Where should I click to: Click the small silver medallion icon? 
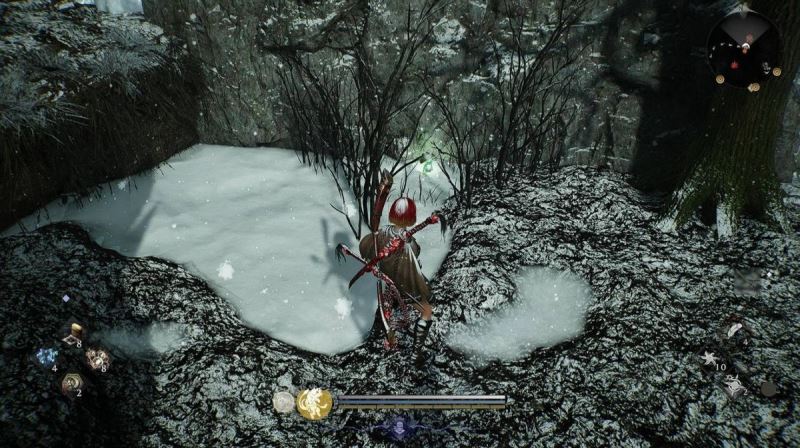pos(284,402)
